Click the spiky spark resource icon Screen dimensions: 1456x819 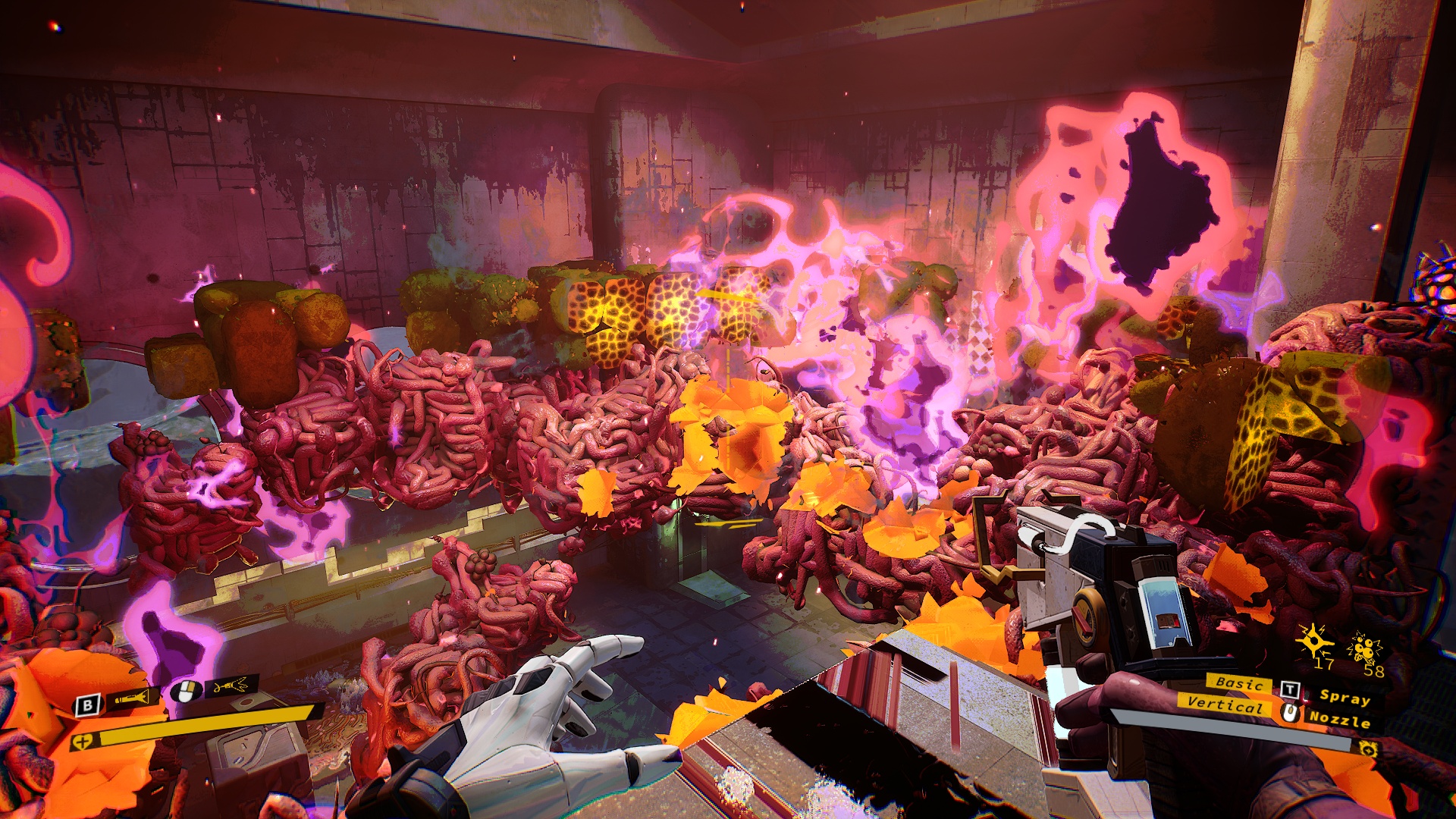[x=1313, y=642]
